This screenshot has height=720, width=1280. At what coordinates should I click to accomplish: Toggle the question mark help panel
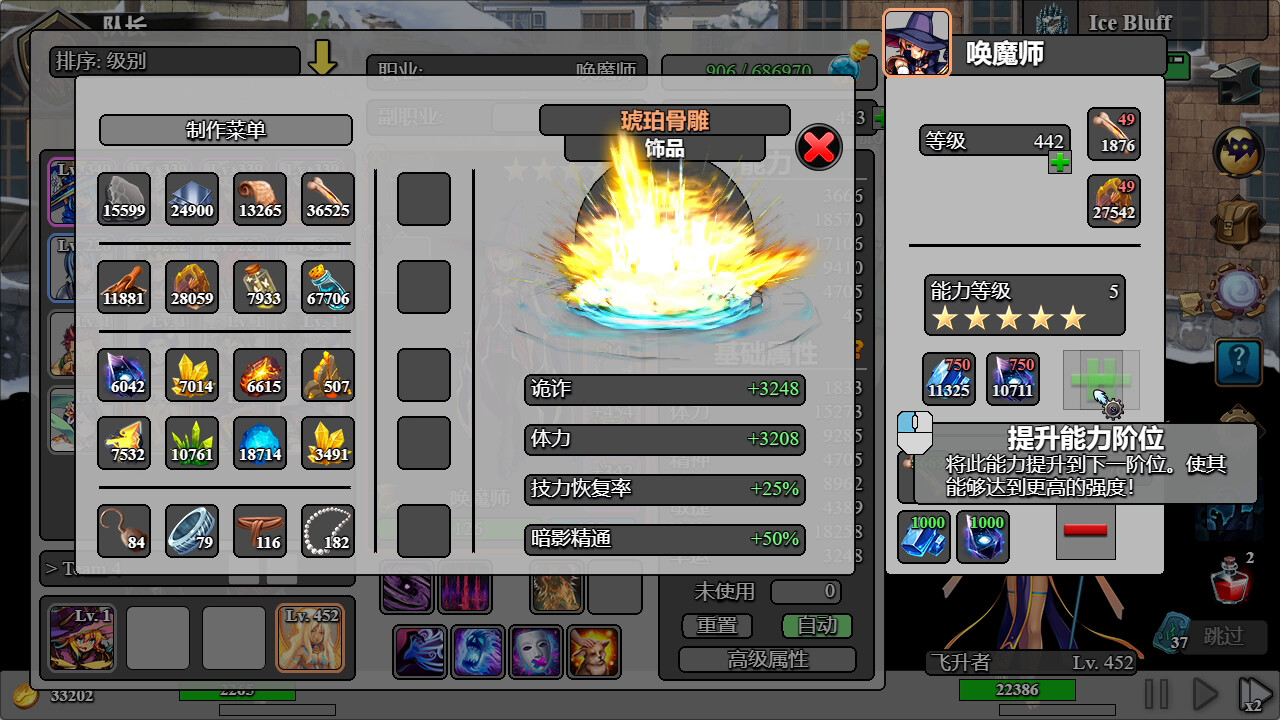tap(1238, 362)
